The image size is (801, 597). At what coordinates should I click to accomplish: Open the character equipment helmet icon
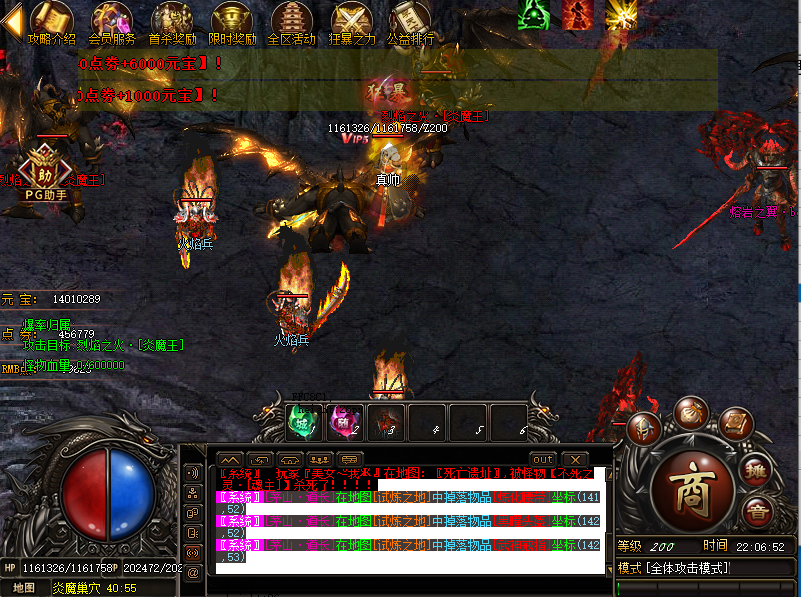(x=645, y=429)
